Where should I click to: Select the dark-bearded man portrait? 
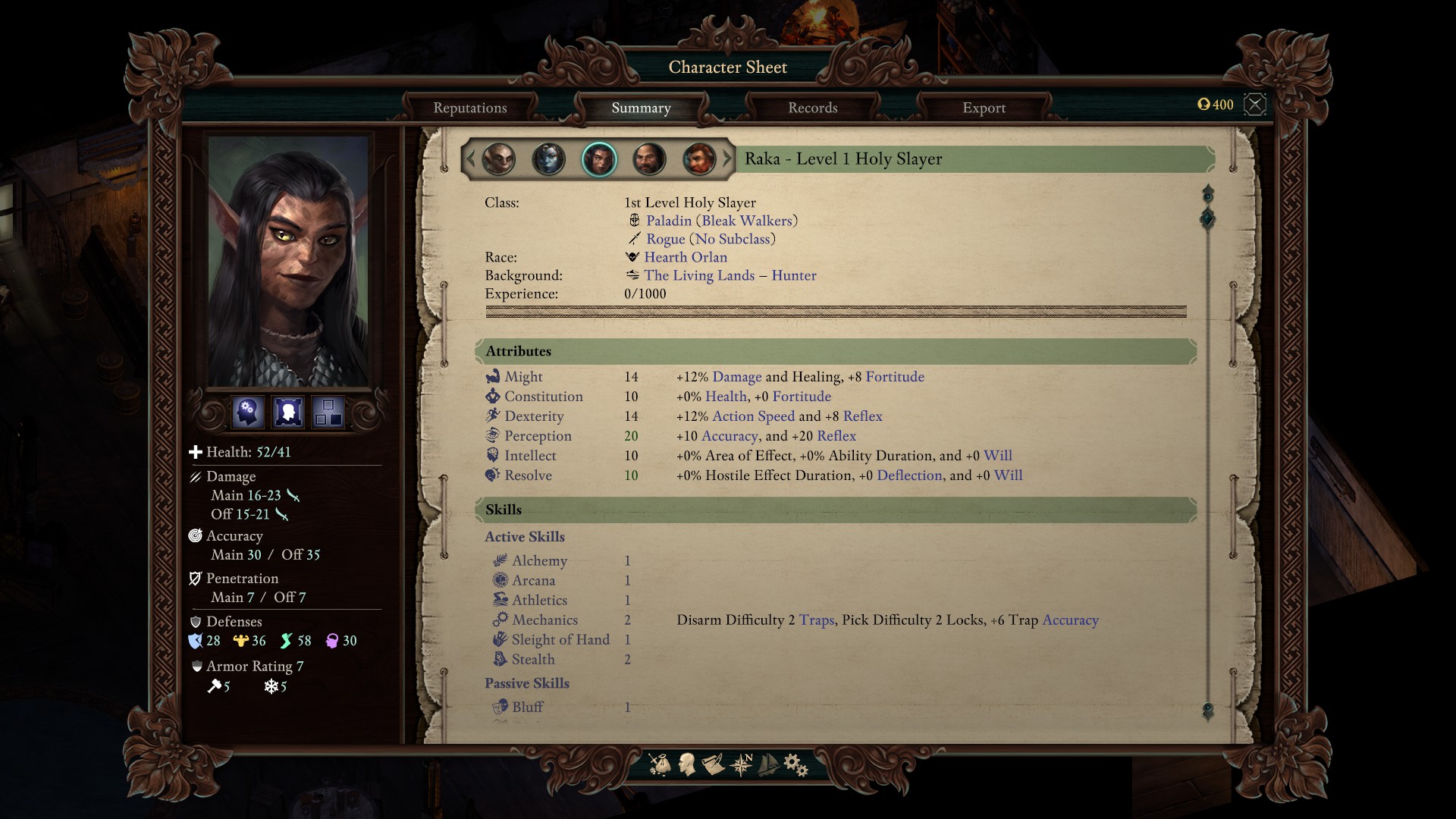pos(649,159)
